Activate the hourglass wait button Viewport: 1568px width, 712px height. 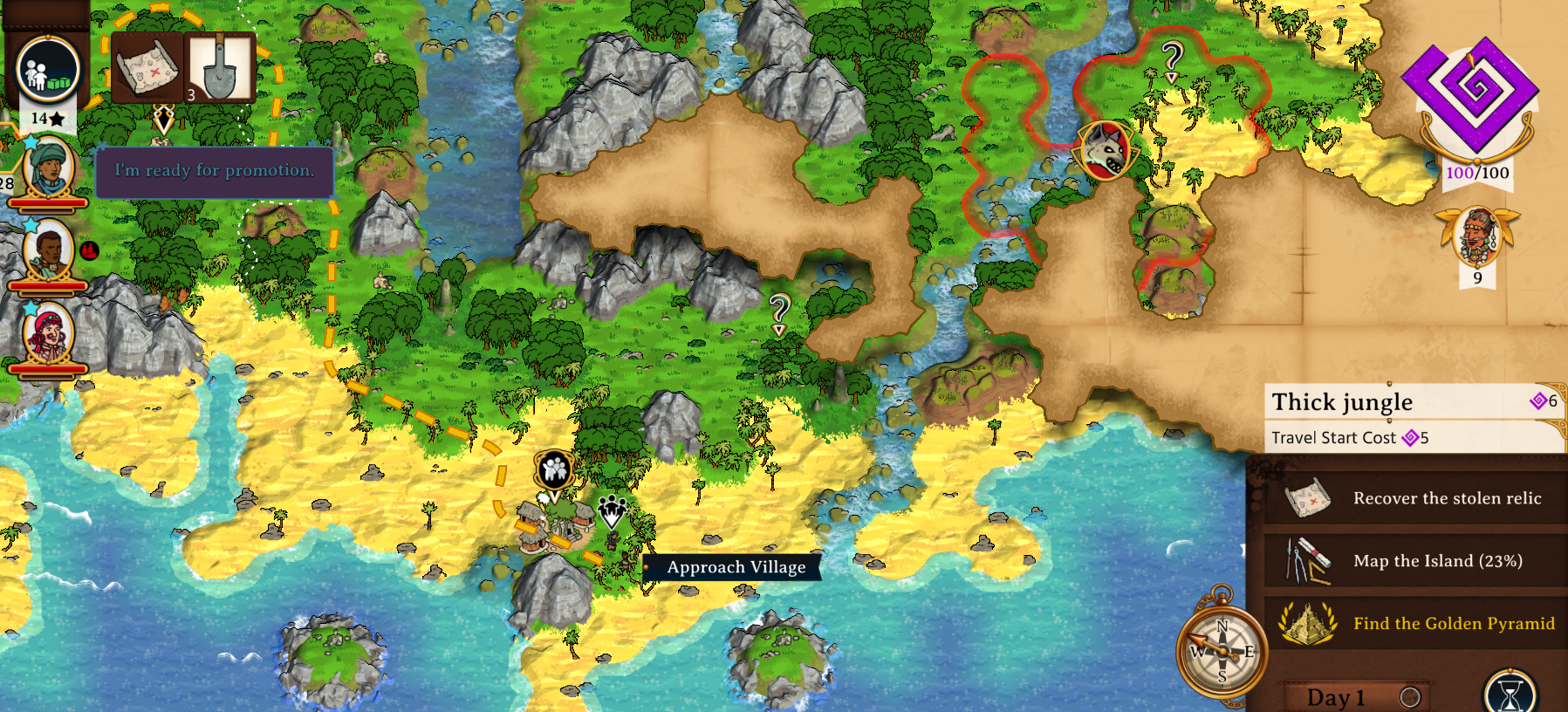(x=1510, y=694)
